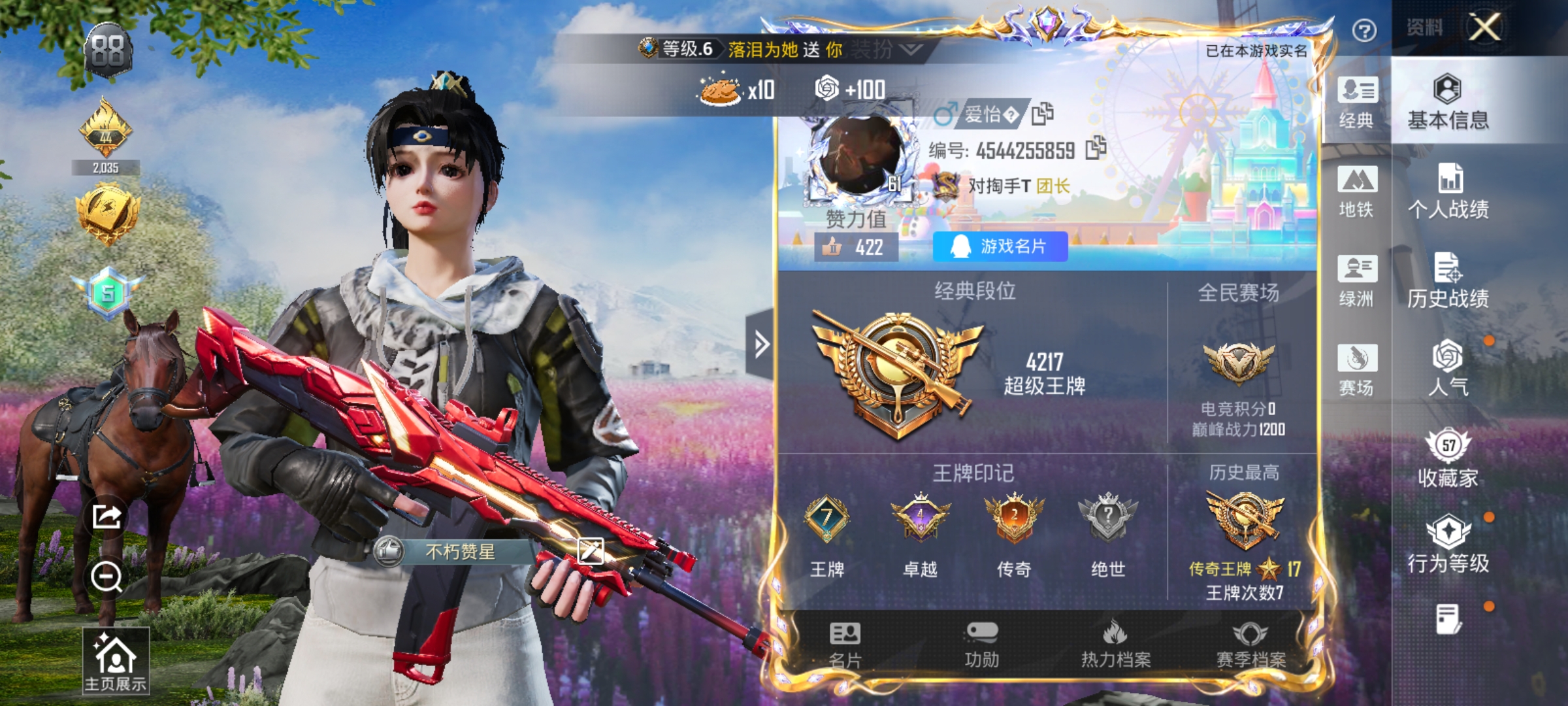Click the level 88 badge
1568x706 pixels.
click(x=110, y=49)
